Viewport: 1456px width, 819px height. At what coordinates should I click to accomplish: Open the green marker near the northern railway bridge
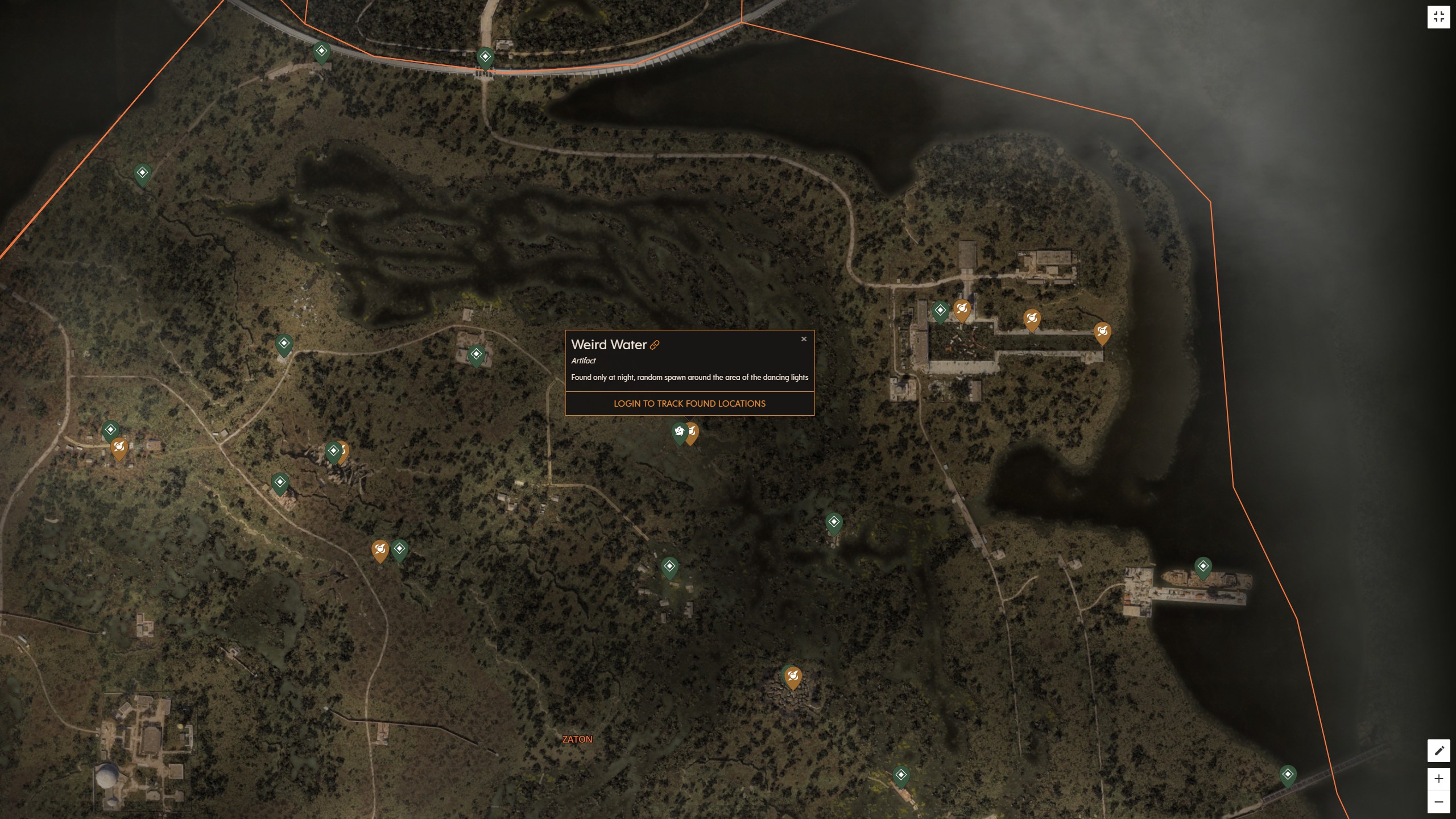[485, 56]
